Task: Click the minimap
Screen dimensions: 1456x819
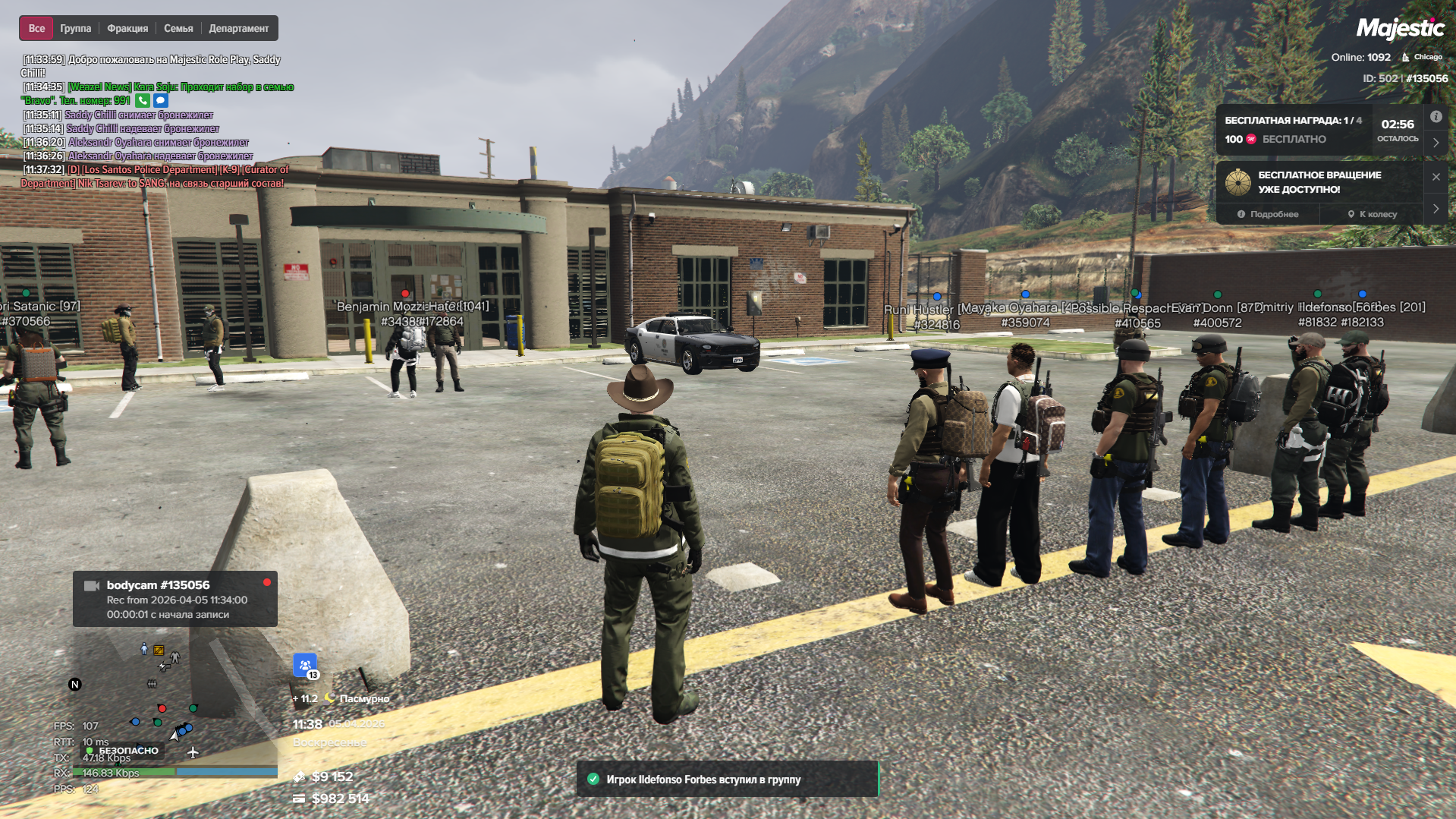Action: 163,702
